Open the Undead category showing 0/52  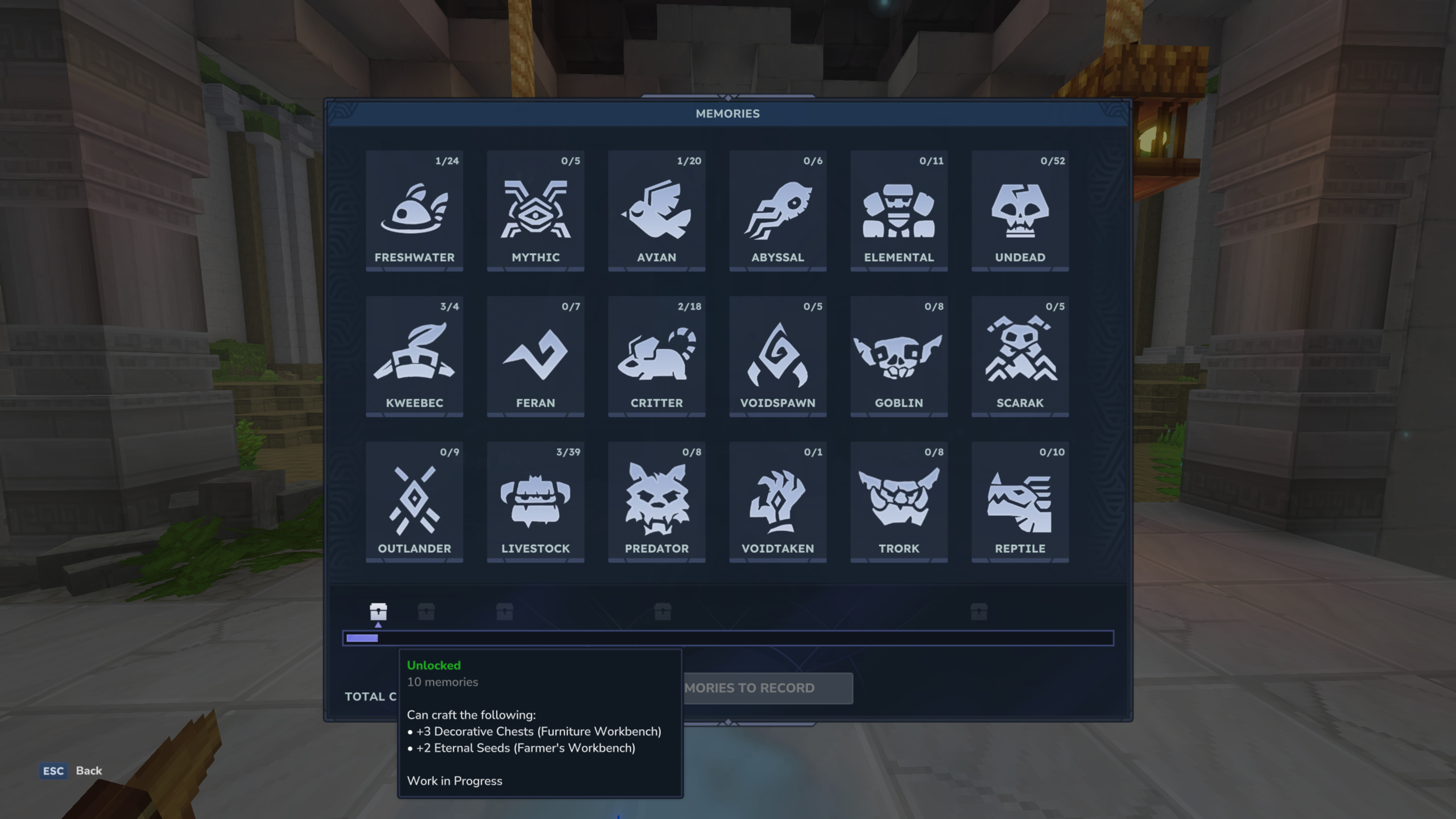1019,212
